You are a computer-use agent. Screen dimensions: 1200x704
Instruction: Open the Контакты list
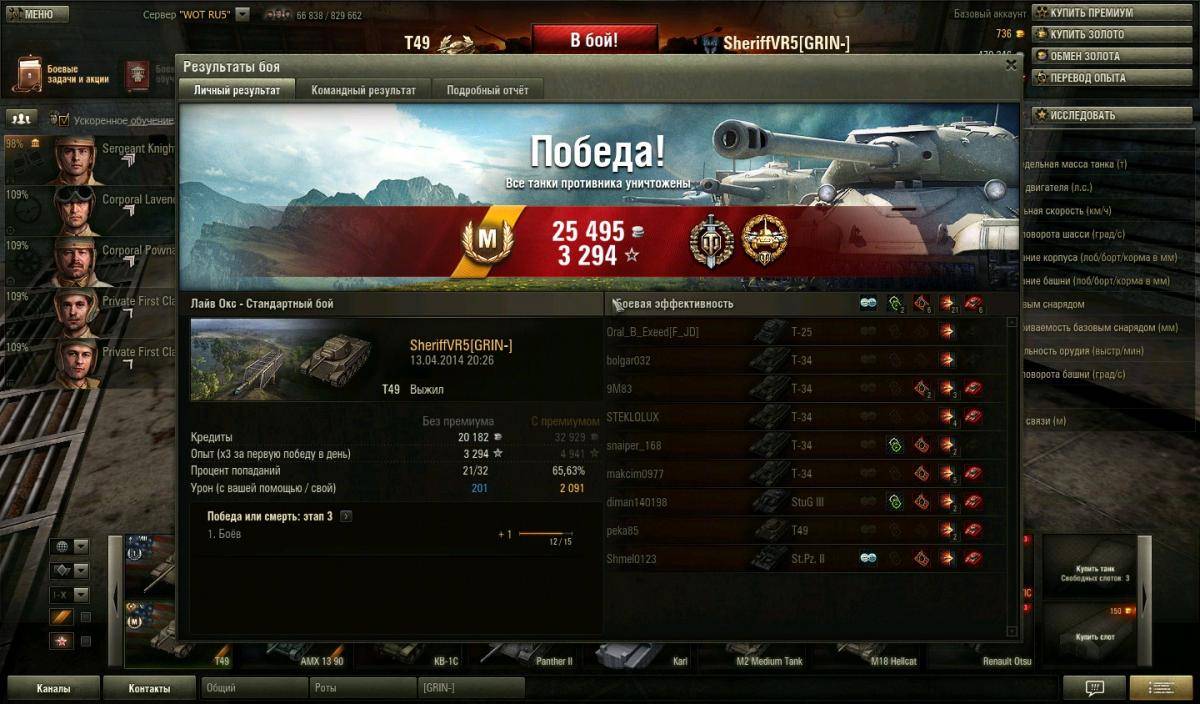(x=149, y=688)
